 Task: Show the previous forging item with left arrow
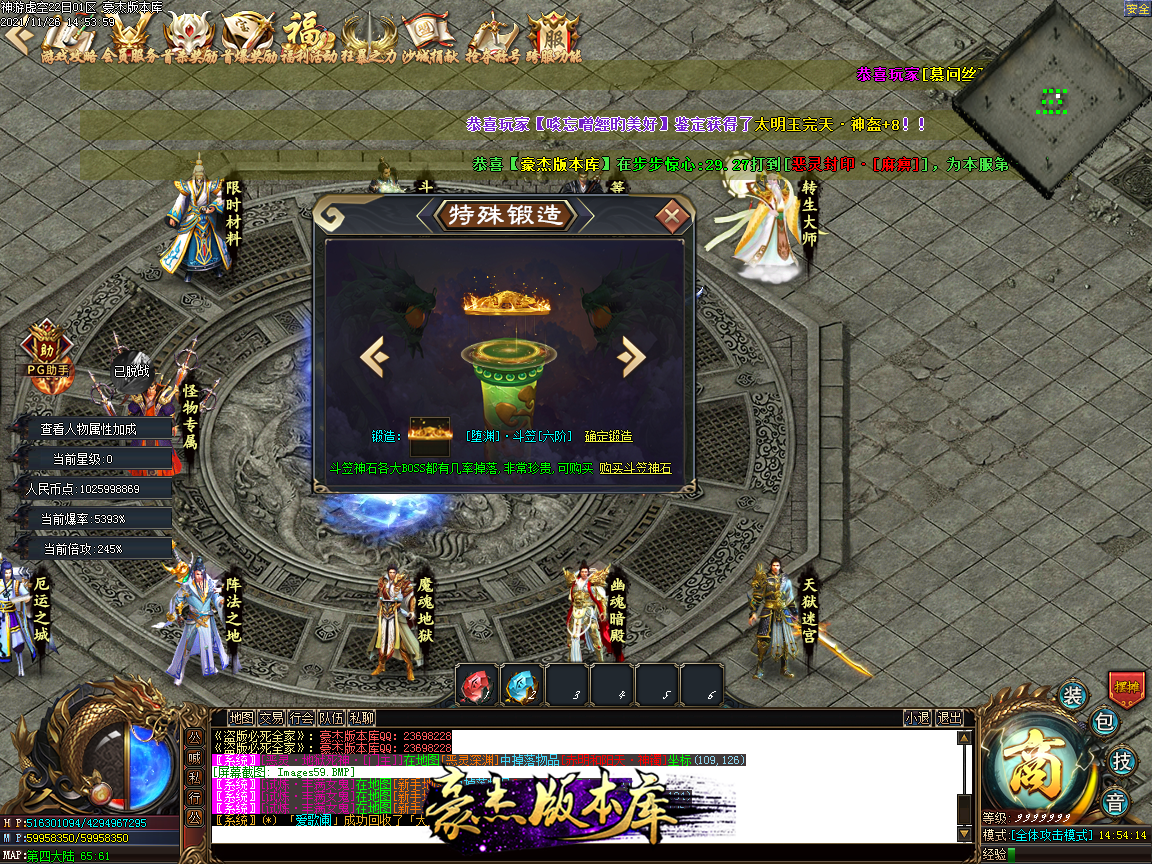pos(374,356)
